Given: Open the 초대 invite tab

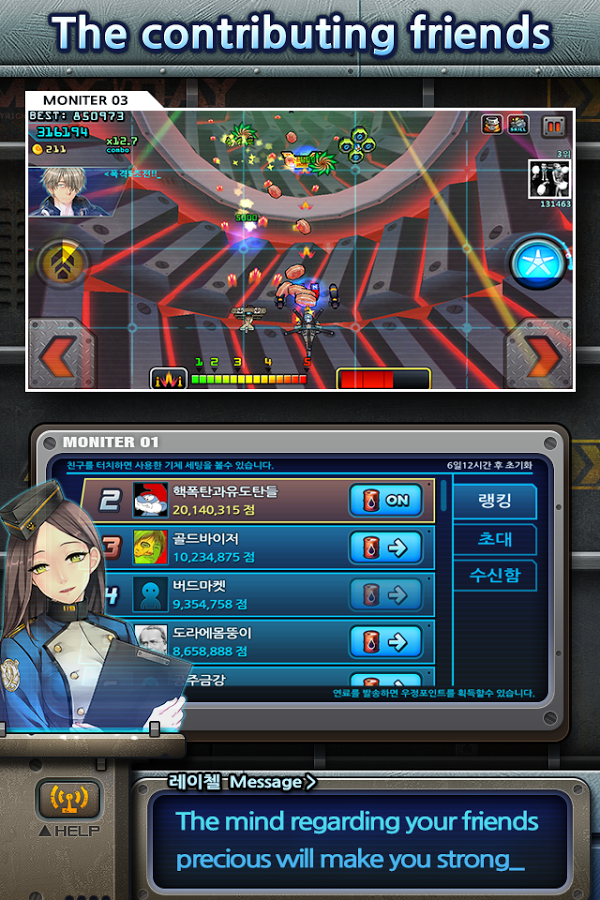Looking at the screenshot, I should tap(495, 539).
